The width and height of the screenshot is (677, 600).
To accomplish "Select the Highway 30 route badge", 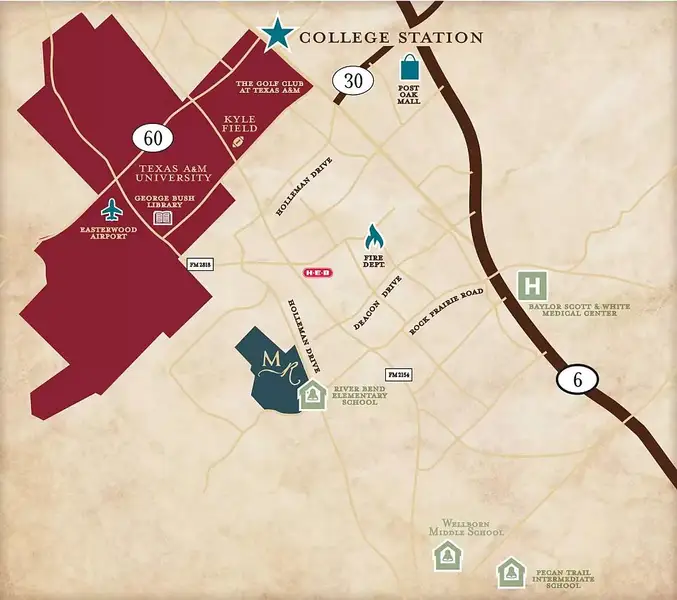I will click(351, 80).
